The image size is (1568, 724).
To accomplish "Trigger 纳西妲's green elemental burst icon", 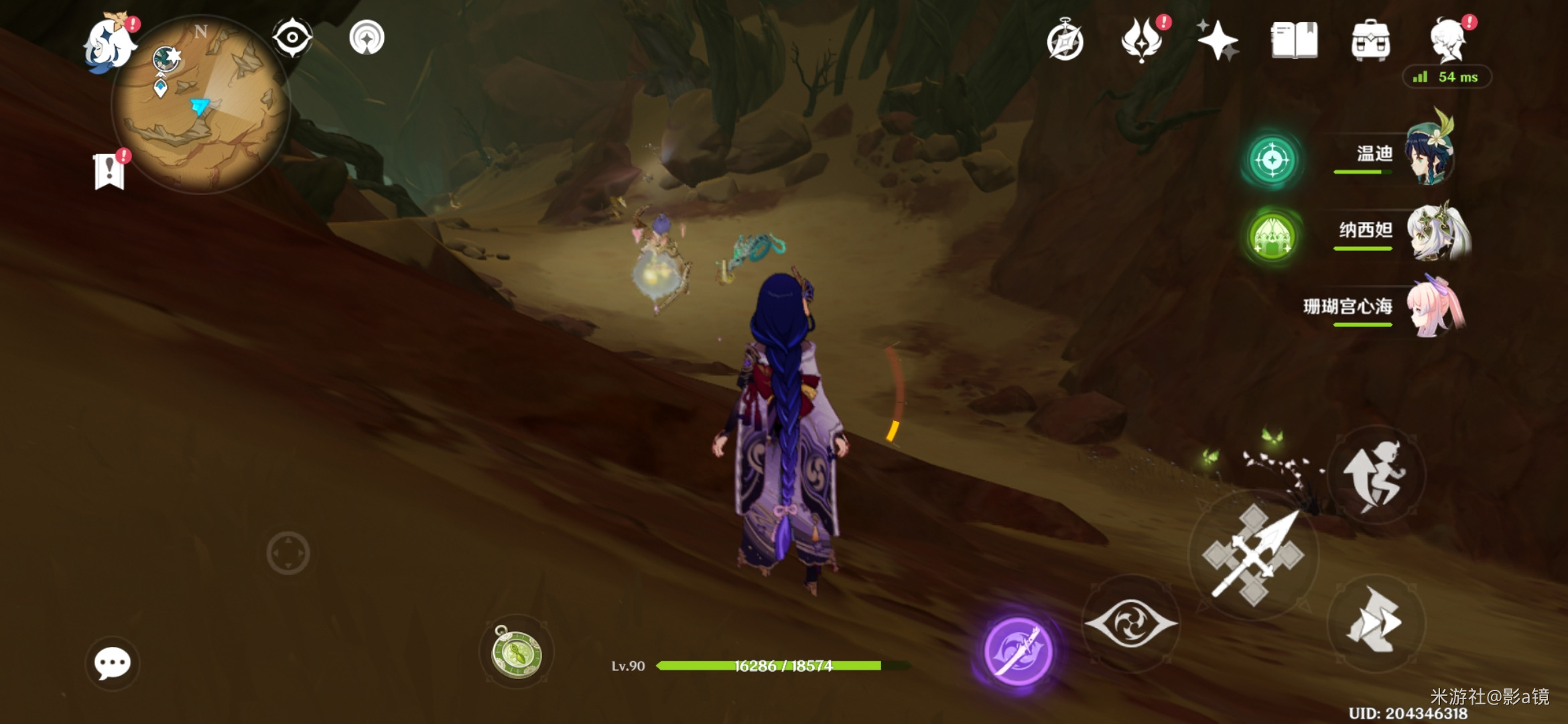I will 1271,237.
